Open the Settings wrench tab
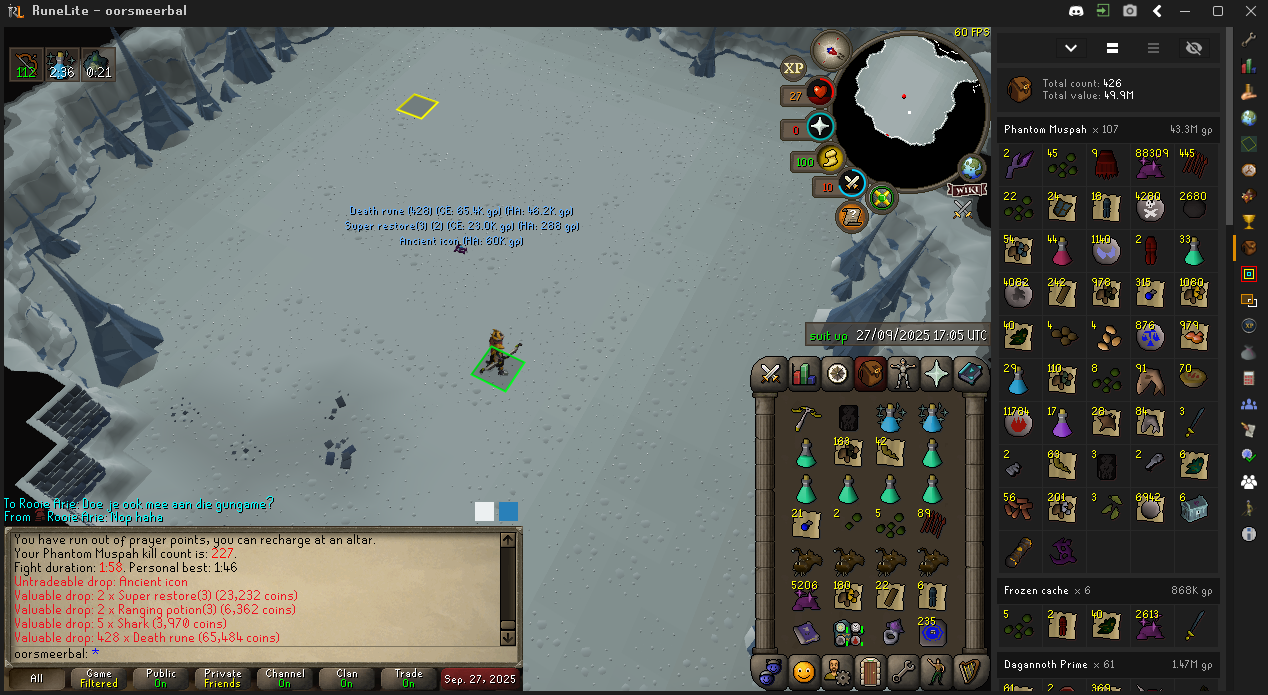 click(x=903, y=670)
